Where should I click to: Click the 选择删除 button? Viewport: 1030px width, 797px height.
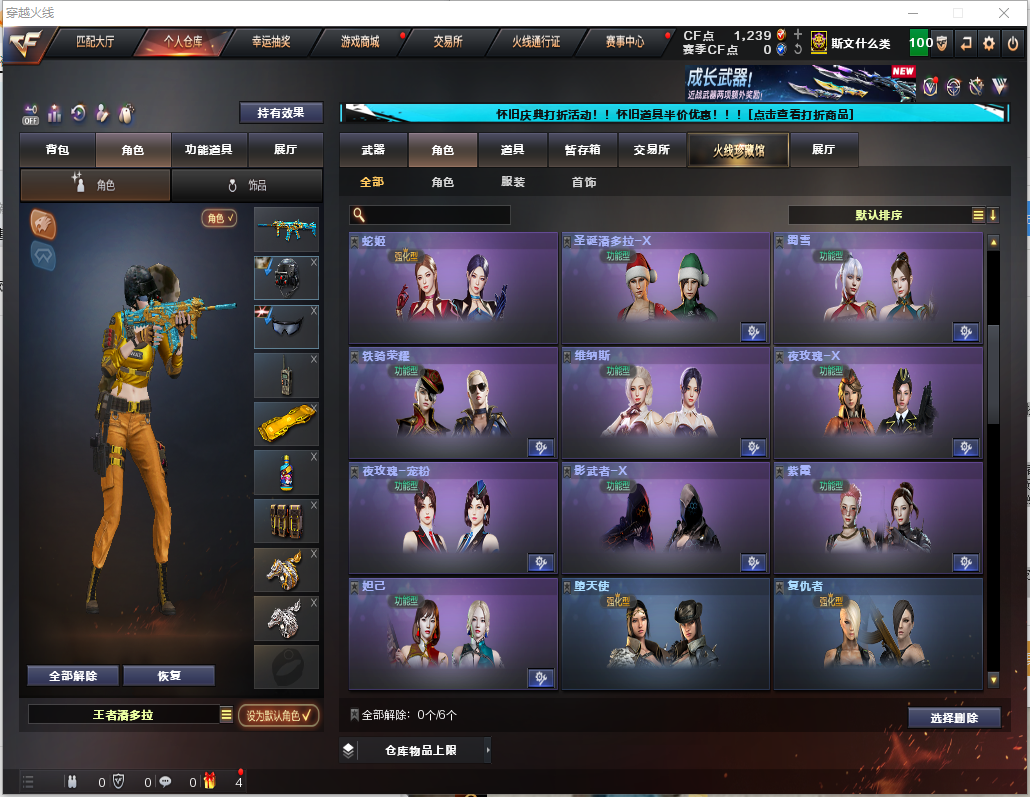point(954,718)
